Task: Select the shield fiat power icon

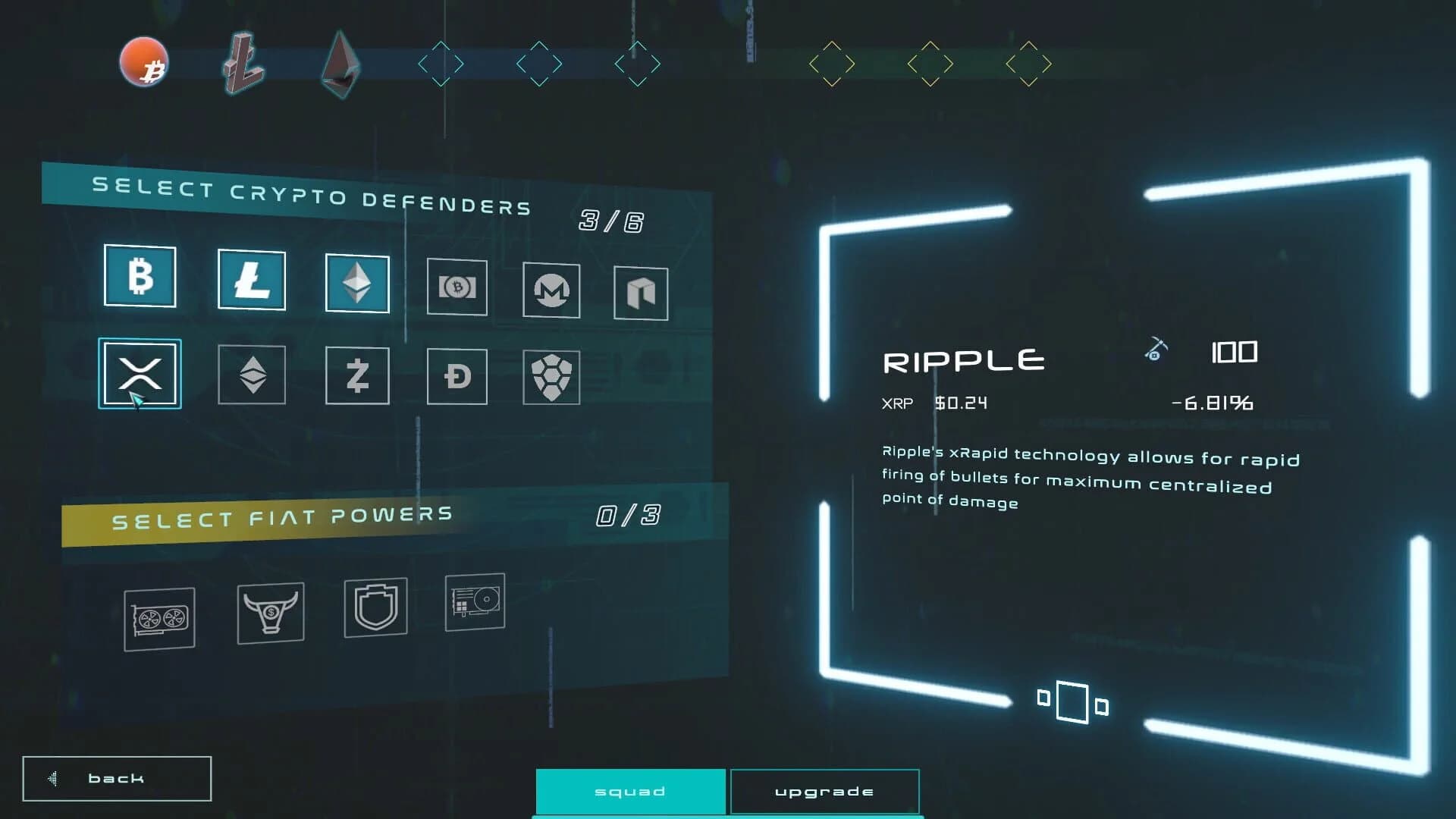Action: coord(375,608)
